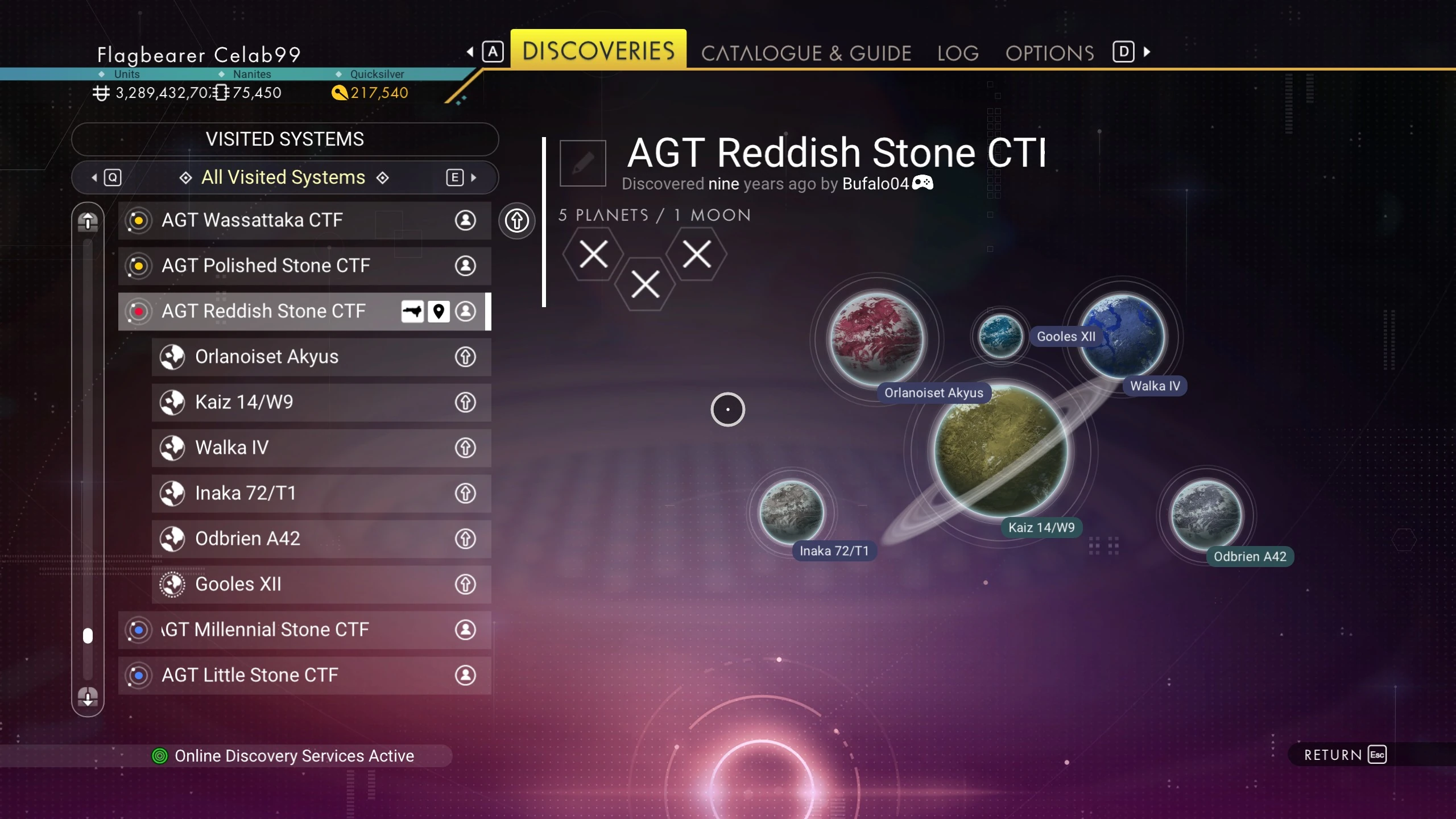The width and height of the screenshot is (1456, 819).
Task: Upload discovery for Orlanoiset Akyus
Action: tap(465, 357)
